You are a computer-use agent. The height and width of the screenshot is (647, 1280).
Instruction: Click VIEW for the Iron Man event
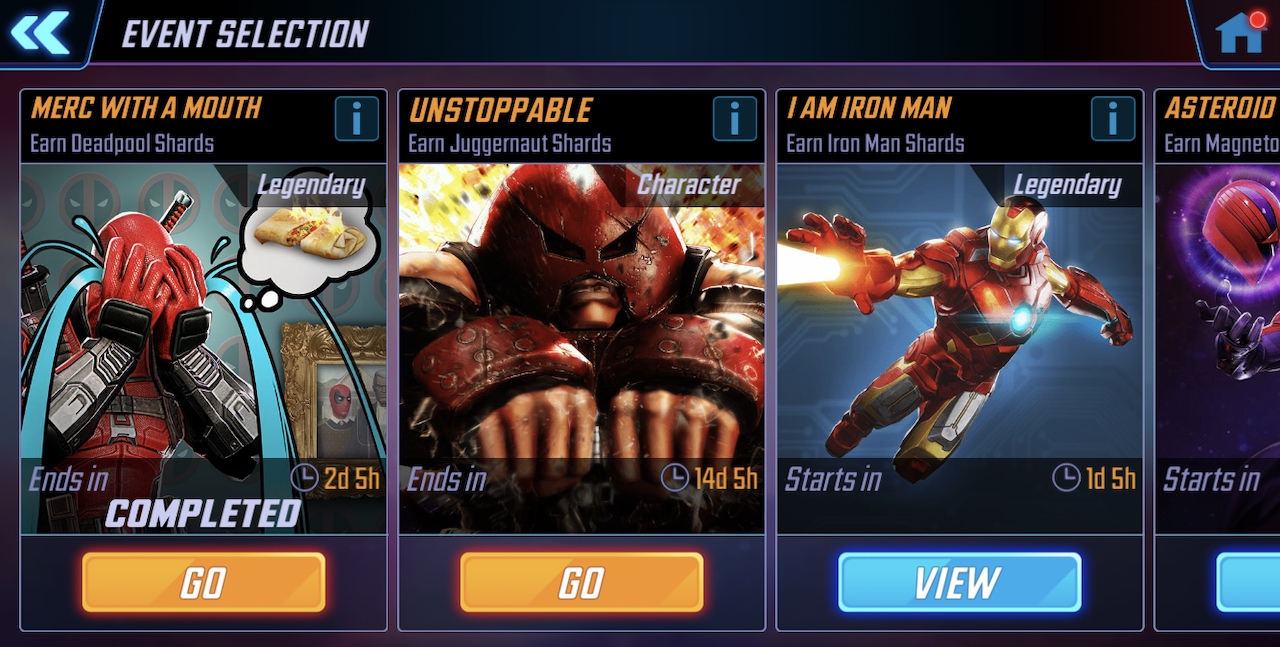(x=960, y=582)
